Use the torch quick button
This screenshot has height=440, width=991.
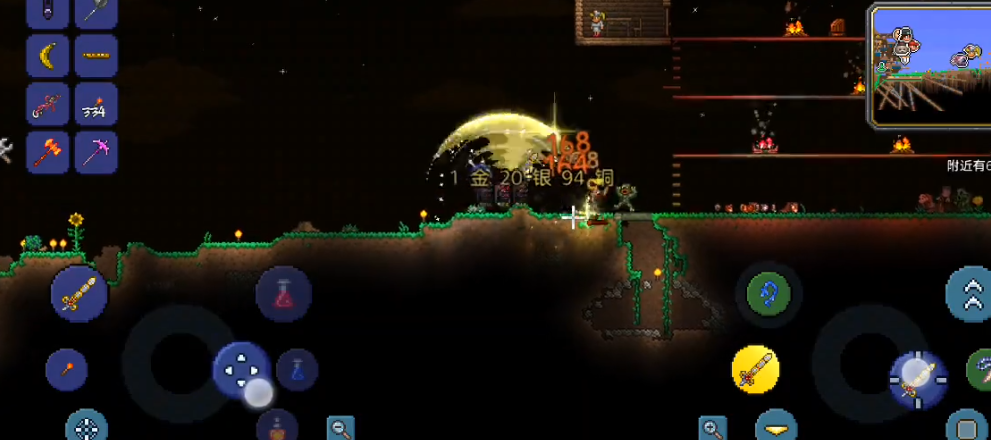click(x=66, y=369)
